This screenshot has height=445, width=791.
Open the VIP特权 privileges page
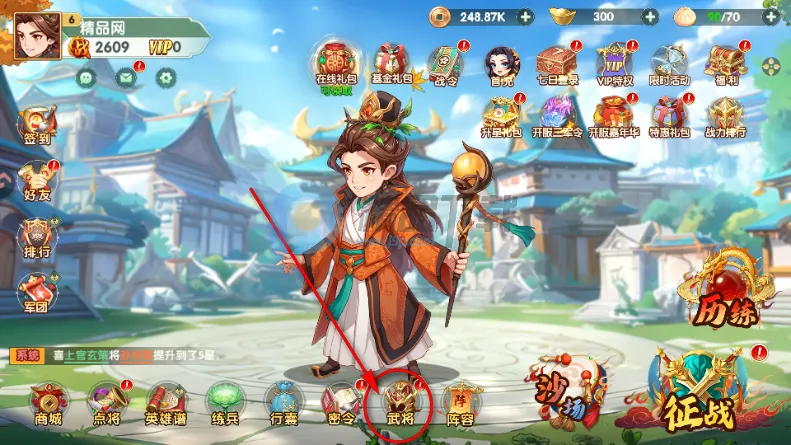pyautogui.click(x=613, y=66)
